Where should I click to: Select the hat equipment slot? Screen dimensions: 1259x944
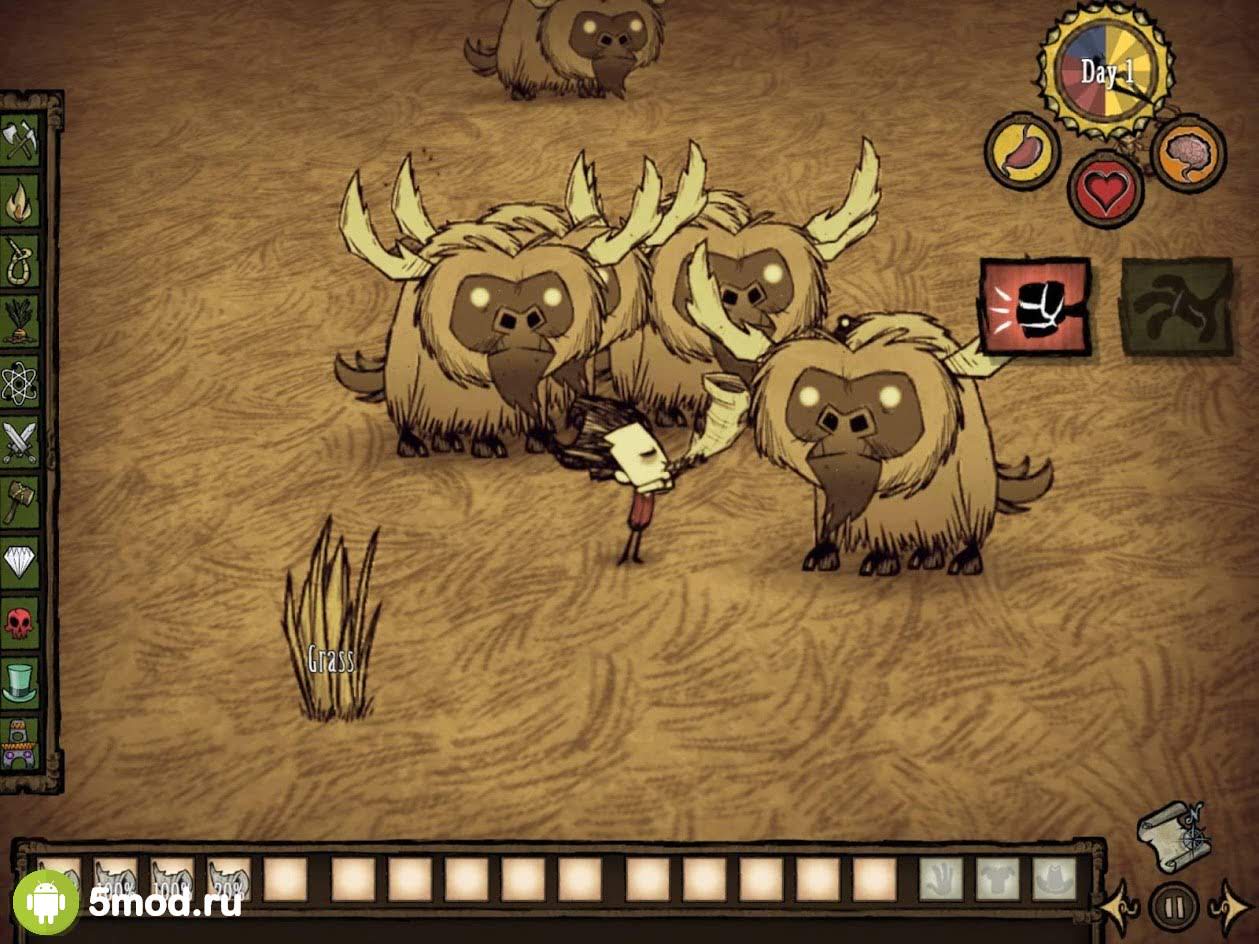click(x=1054, y=879)
